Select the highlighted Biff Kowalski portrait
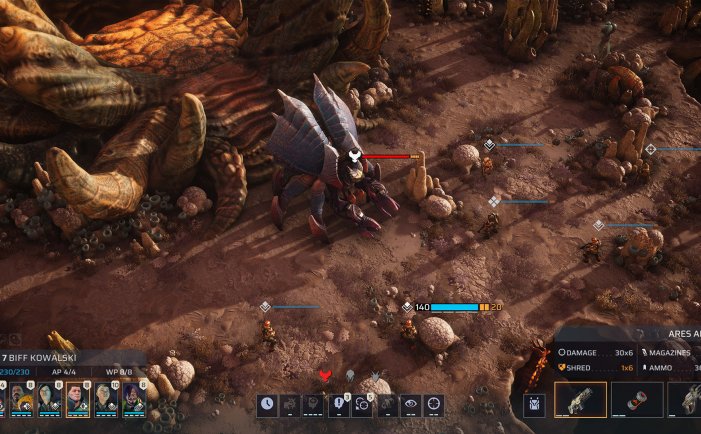 pos(78,400)
